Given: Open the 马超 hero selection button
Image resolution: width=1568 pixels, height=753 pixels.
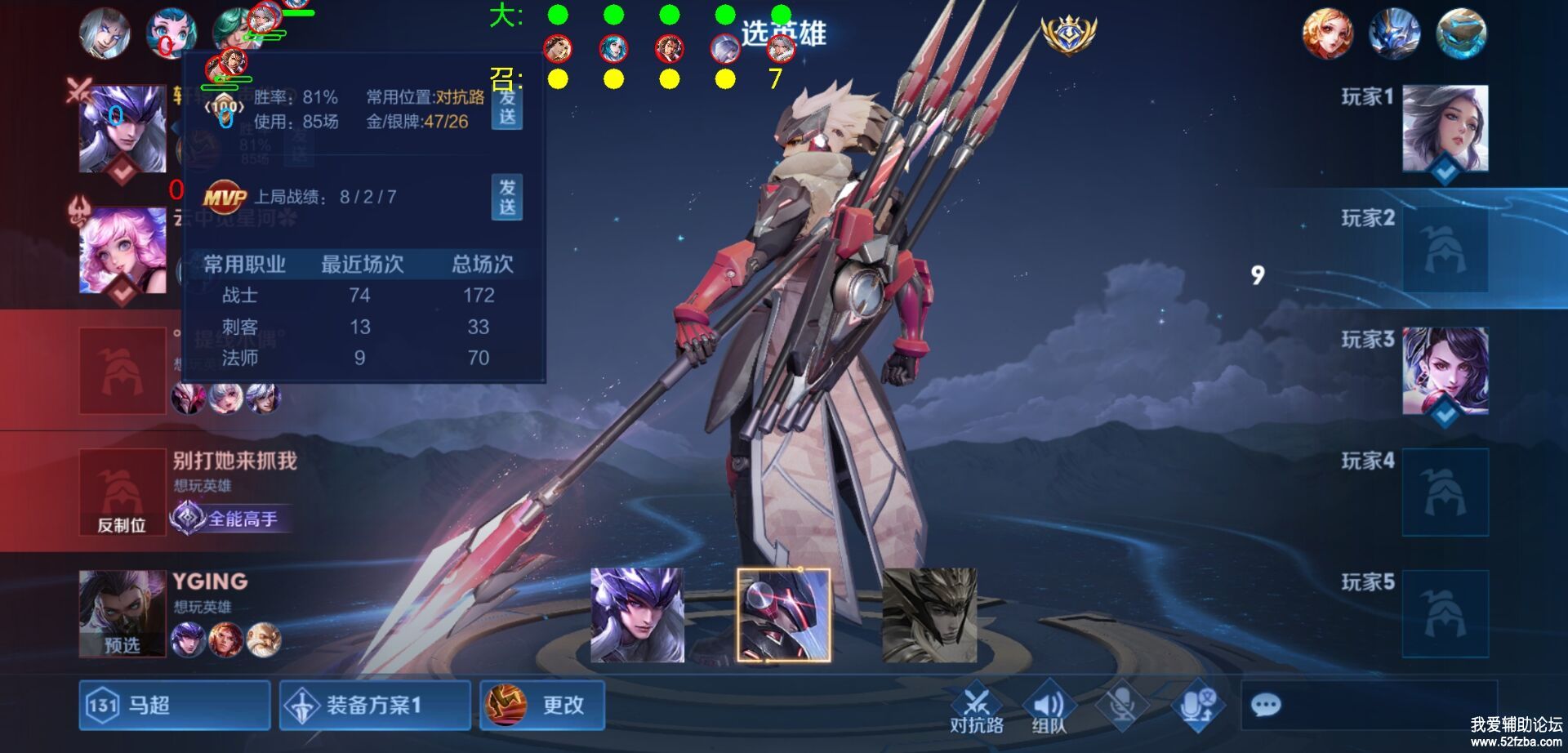Looking at the screenshot, I should 174,705.
